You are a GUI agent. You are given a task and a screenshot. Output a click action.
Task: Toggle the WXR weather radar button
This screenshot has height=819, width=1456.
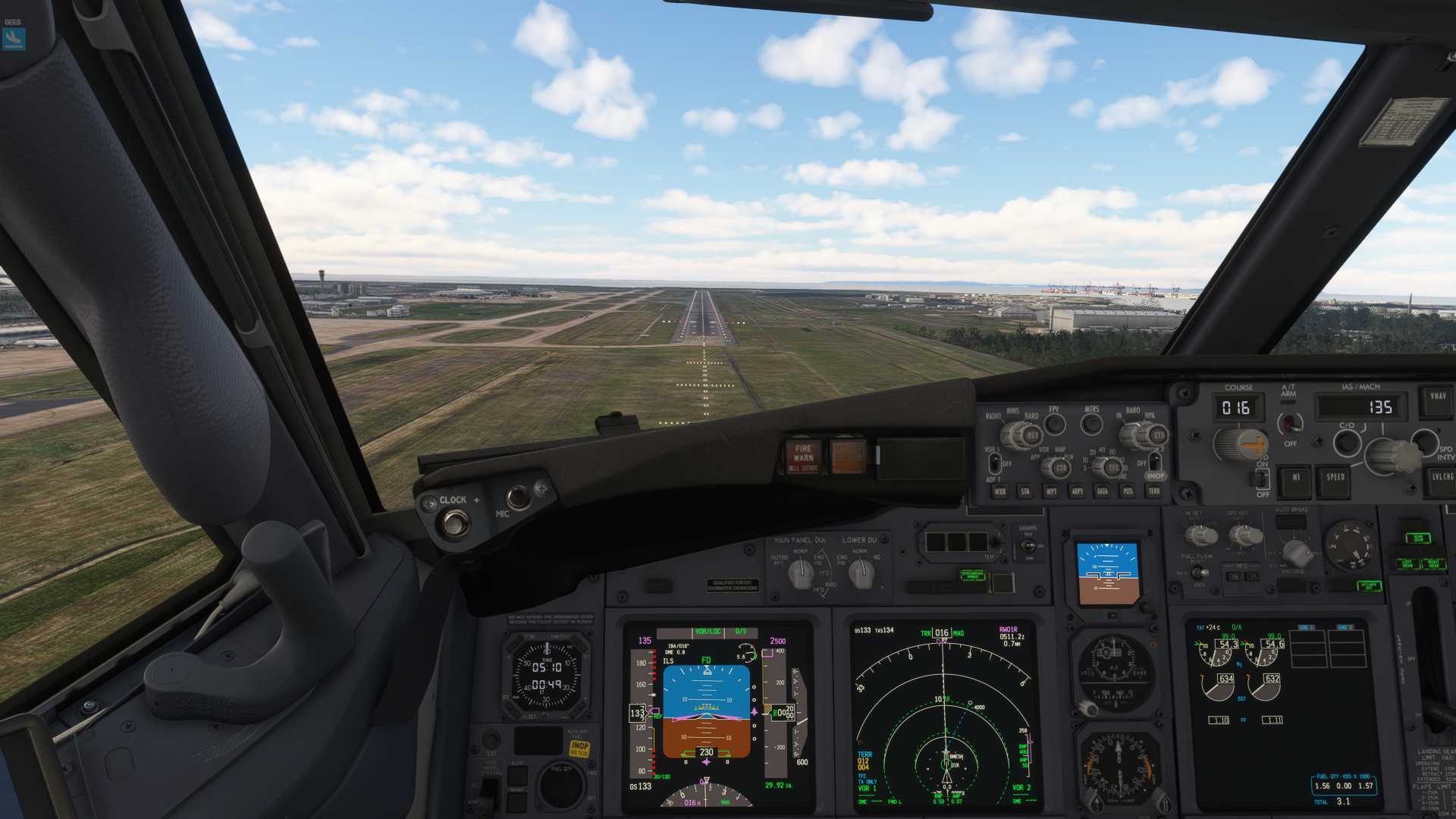pyautogui.click(x=1000, y=491)
